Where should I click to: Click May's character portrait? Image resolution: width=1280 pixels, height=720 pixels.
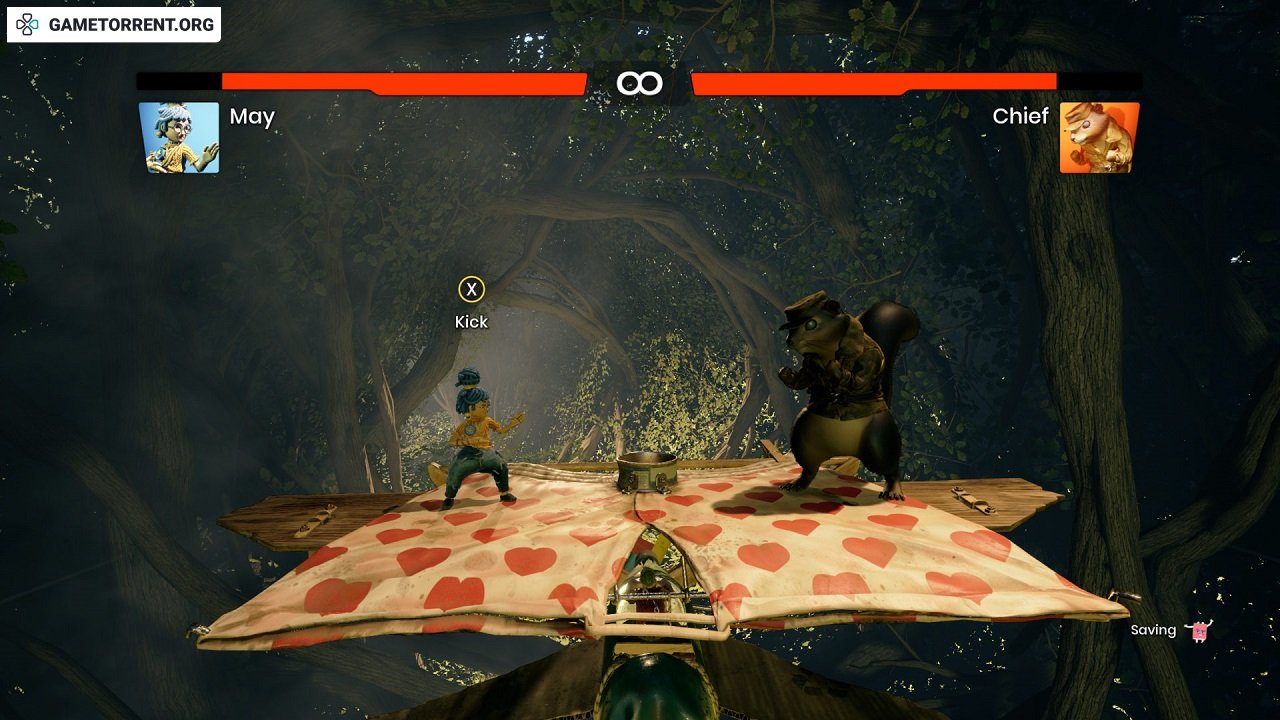click(179, 138)
